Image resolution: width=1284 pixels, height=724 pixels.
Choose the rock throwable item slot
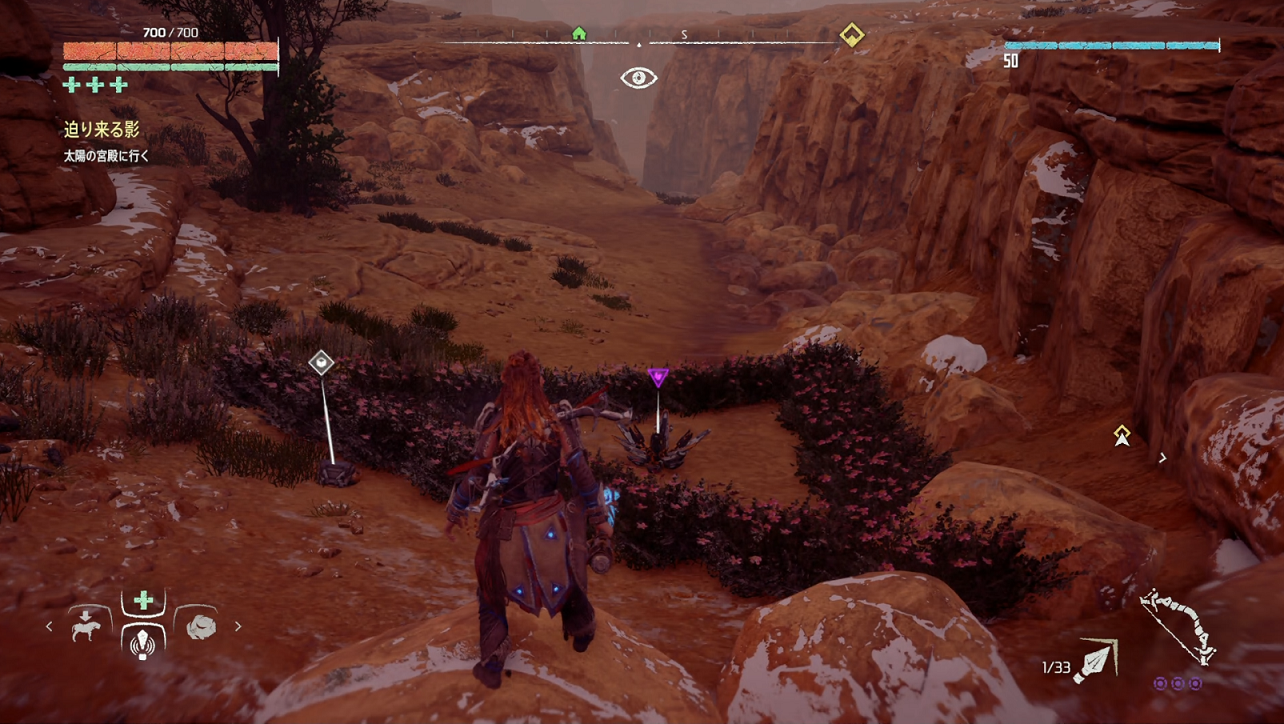pyautogui.click(x=202, y=627)
